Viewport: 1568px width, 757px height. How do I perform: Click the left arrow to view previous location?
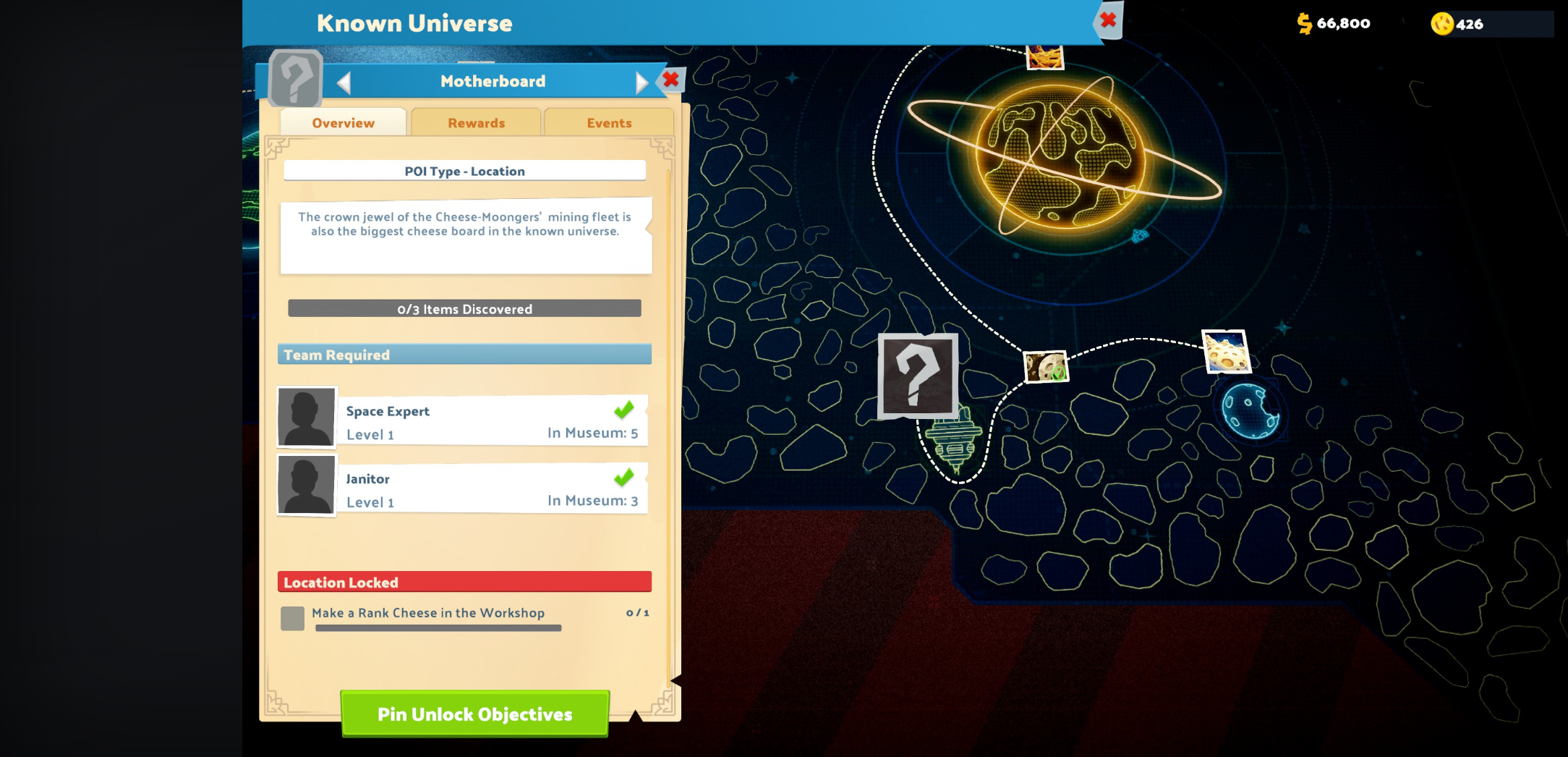click(x=345, y=81)
